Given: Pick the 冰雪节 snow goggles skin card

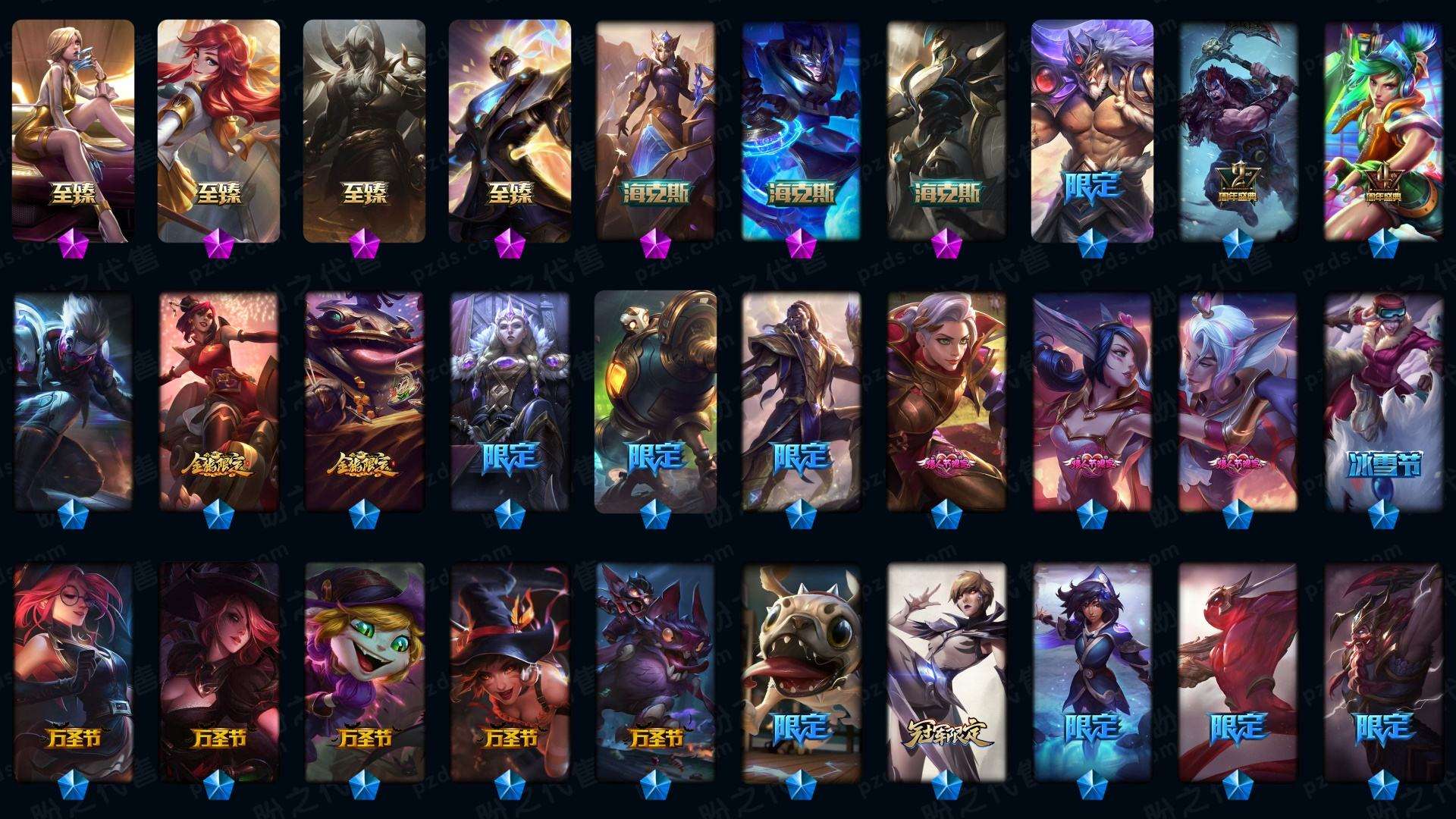Looking at the screenshot, I should [1383, 400].
